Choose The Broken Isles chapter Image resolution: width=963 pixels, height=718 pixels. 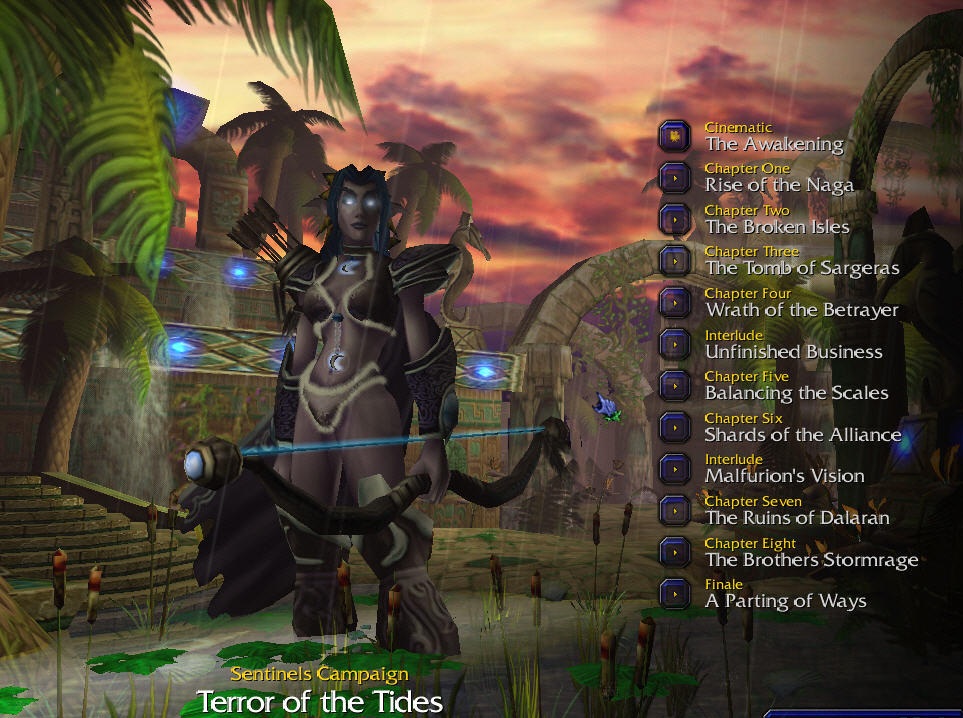click(675, 219)
